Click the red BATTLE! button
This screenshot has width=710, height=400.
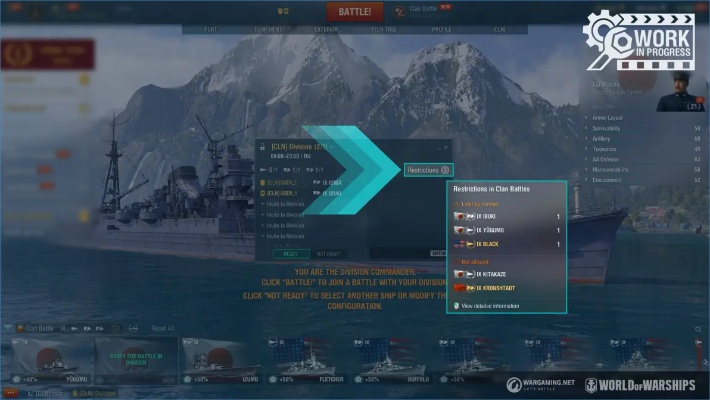click(x=354, y=12)
